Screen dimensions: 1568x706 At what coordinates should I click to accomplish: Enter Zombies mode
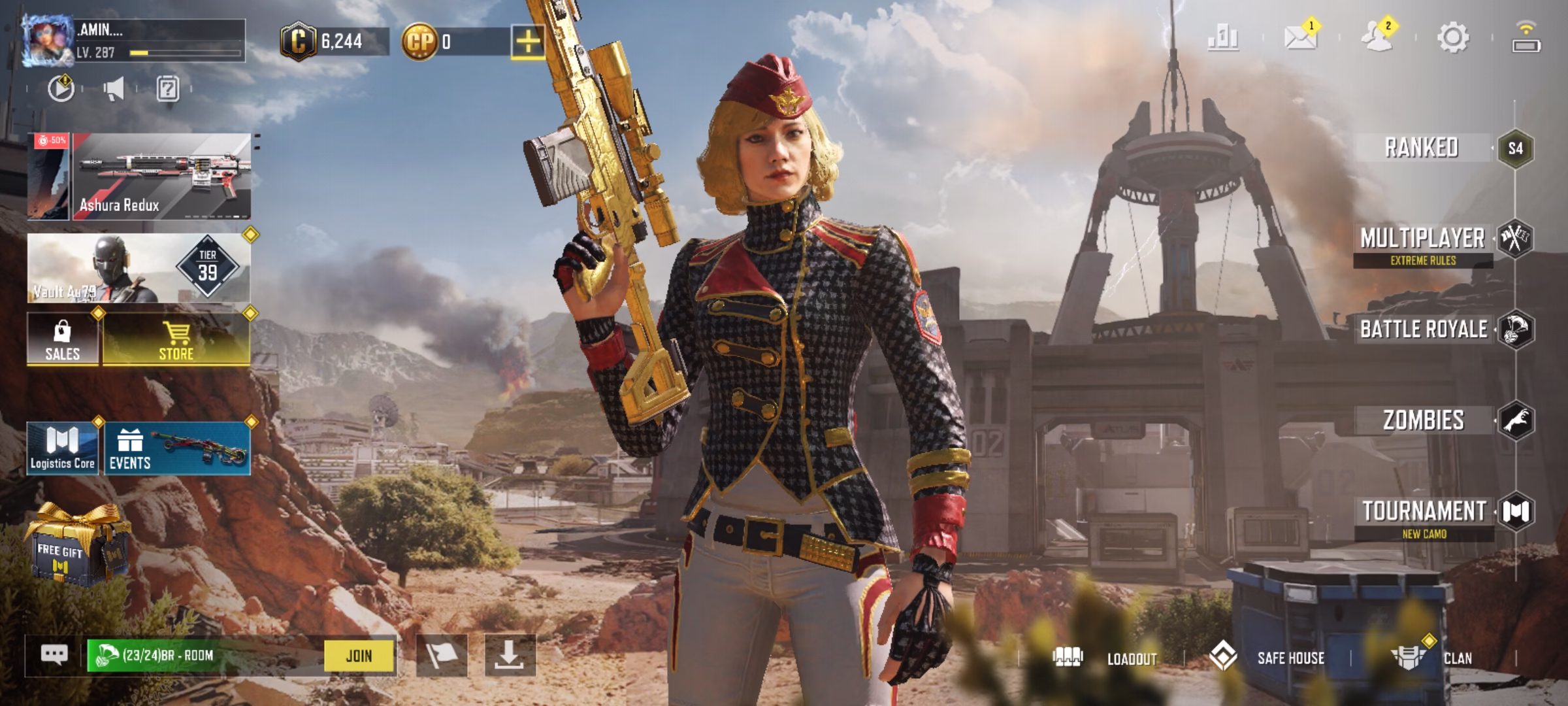(x=1424, y=420)
